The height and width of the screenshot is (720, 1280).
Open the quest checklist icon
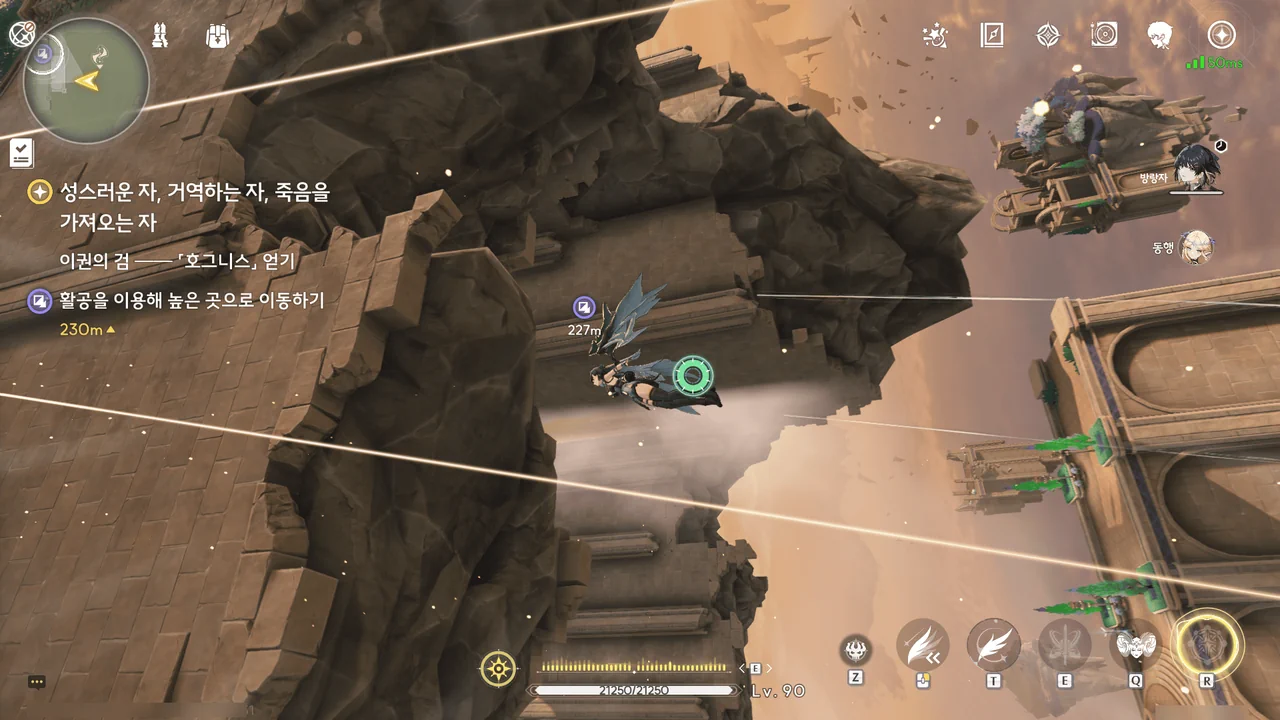point(22,153)
